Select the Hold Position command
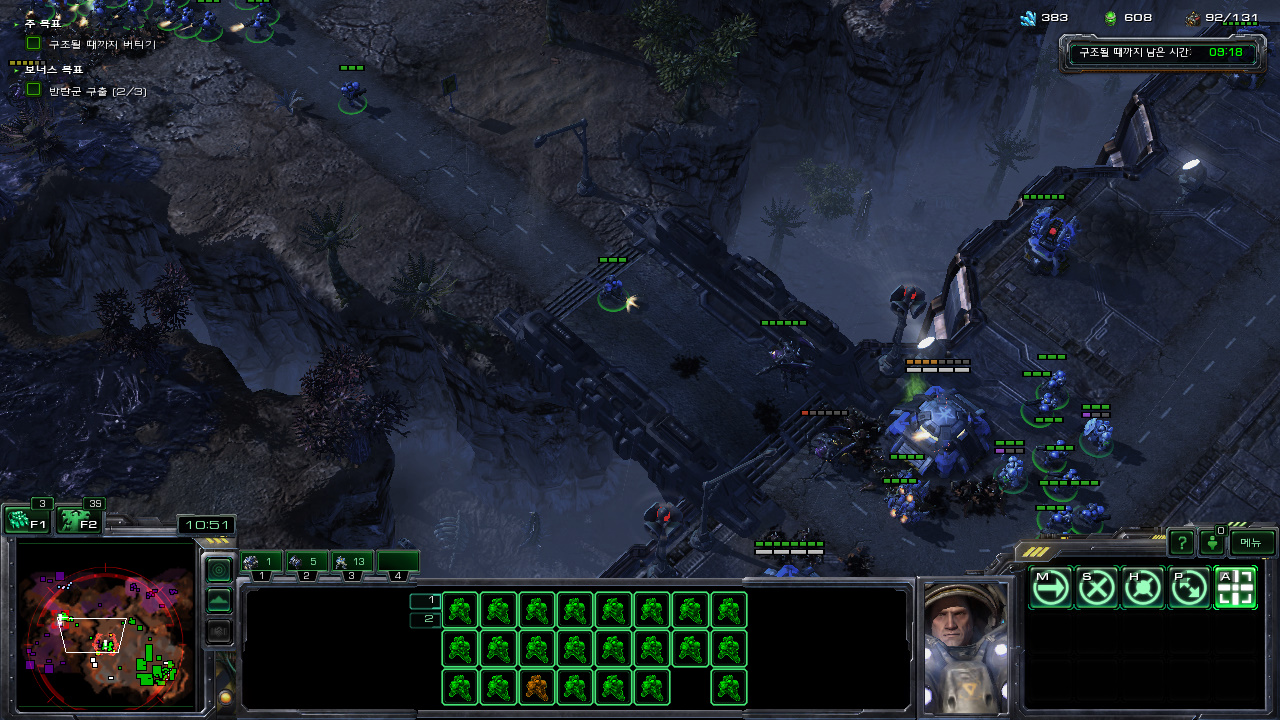 1142,588
